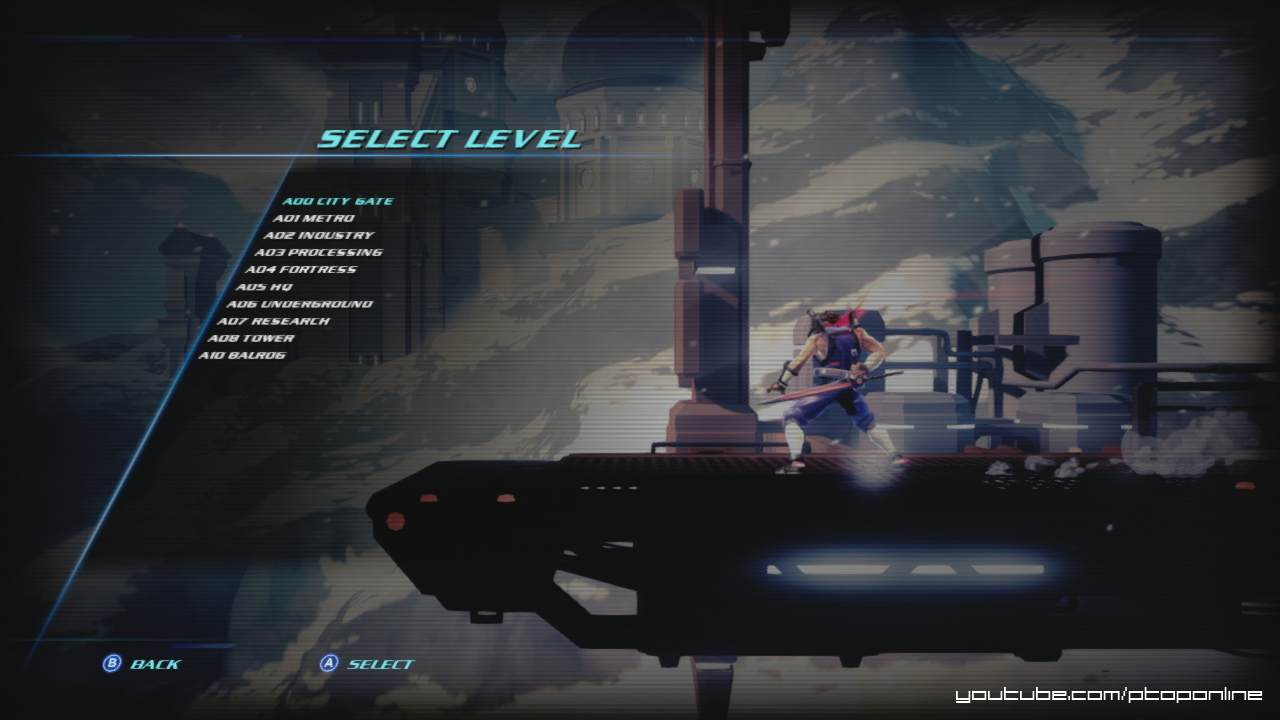Open the A04 Fortress level
The width and height of the screenshot is (1280, 720).
[x=300, y=269]
